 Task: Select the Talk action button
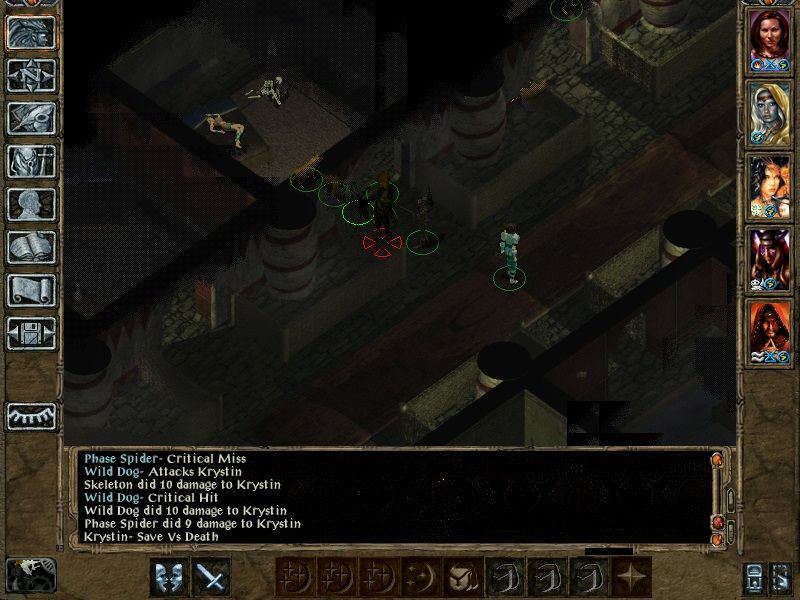point(169,577)
